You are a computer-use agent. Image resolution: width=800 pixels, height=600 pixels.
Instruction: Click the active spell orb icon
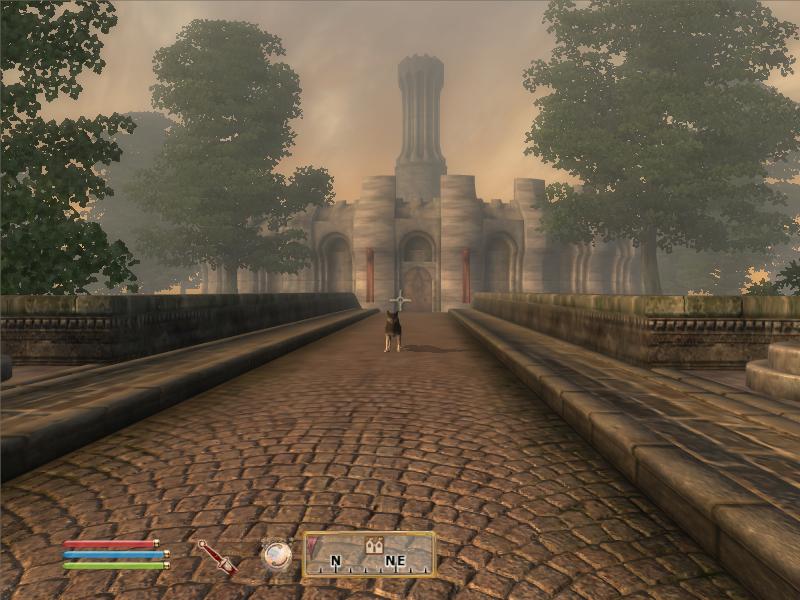point(276,555)
